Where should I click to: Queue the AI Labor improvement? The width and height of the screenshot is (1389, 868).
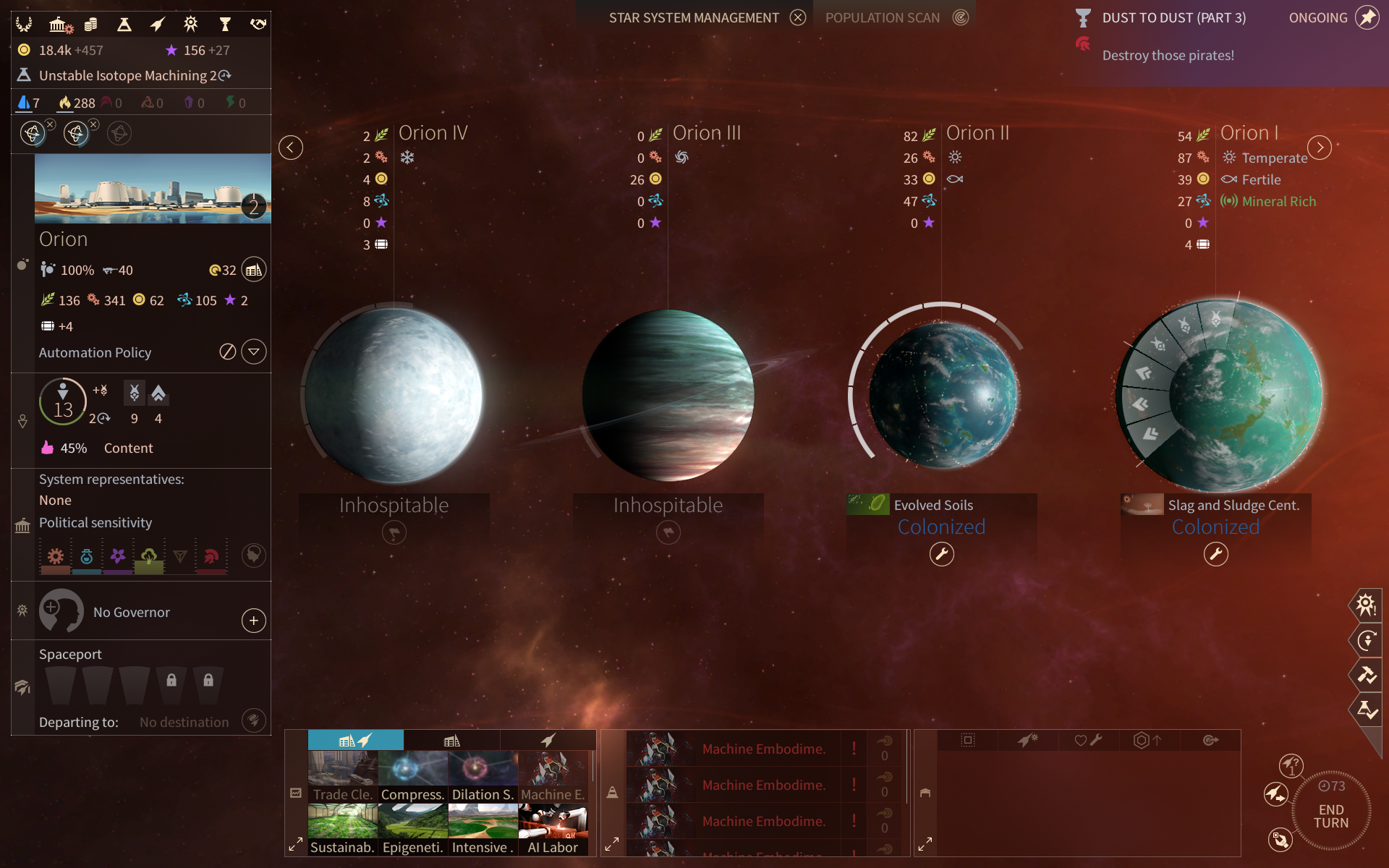553,829
